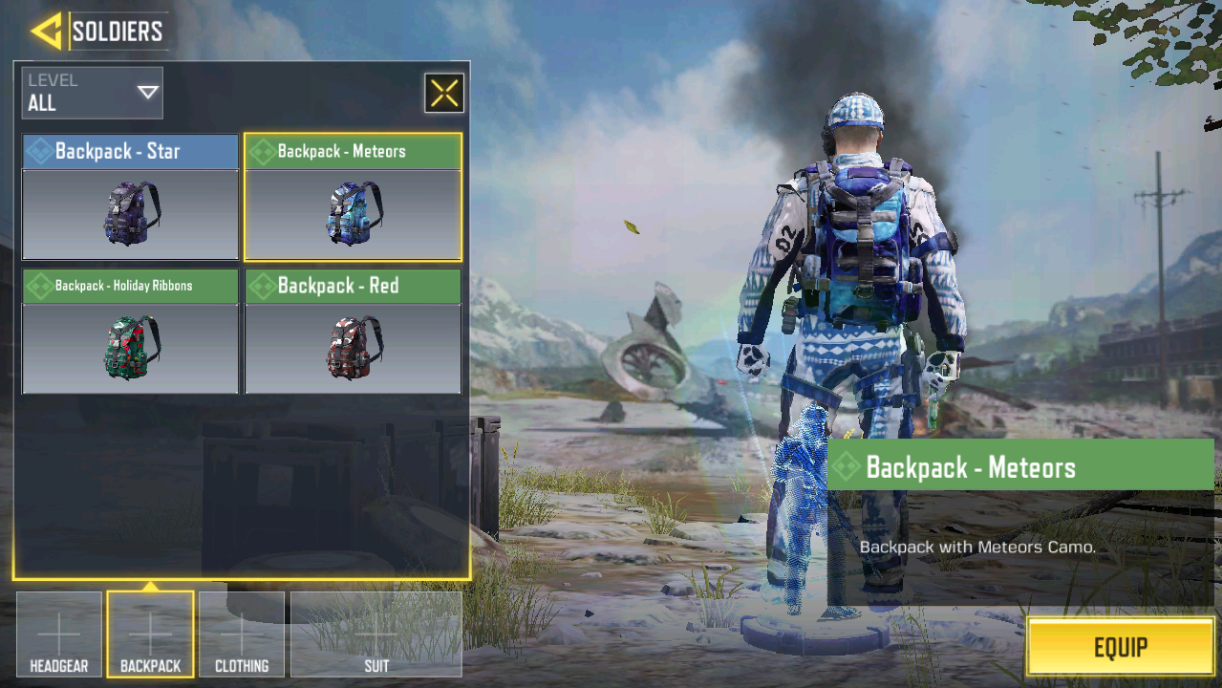1222x688 pixels.
Task: Switch to the Headgear category
Action: (59, 634)
